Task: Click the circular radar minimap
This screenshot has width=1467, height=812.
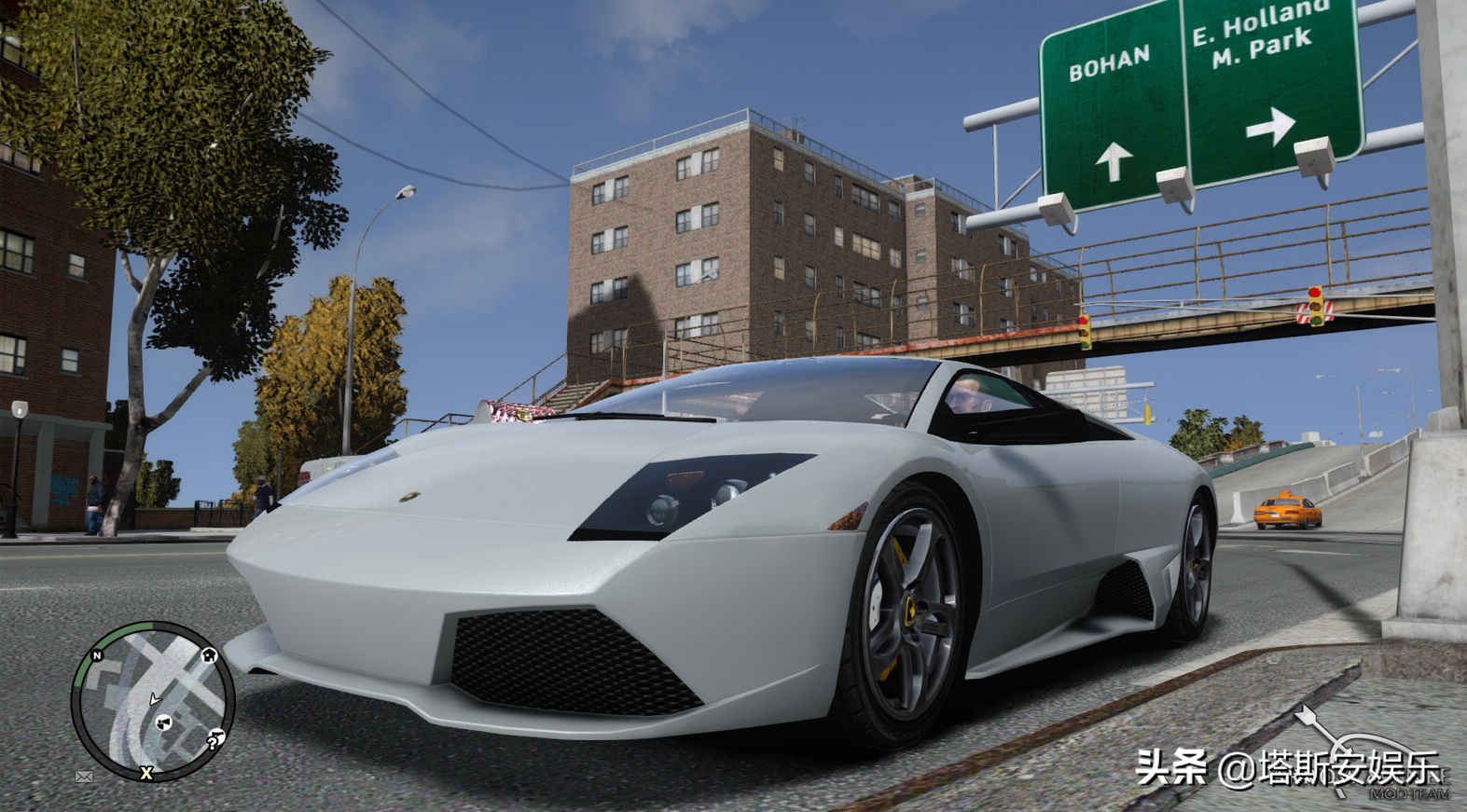Action: [153, 701]
